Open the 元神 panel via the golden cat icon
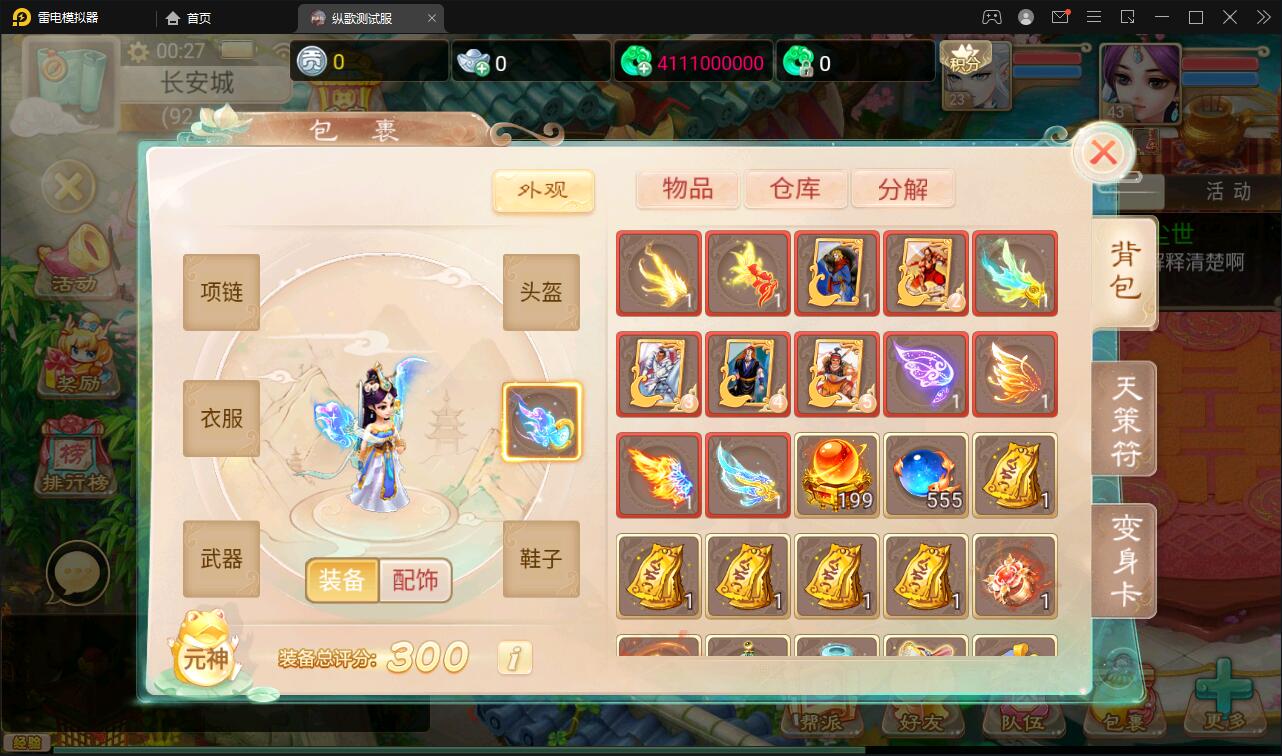Screen dimensions: 1282x756 205,657
